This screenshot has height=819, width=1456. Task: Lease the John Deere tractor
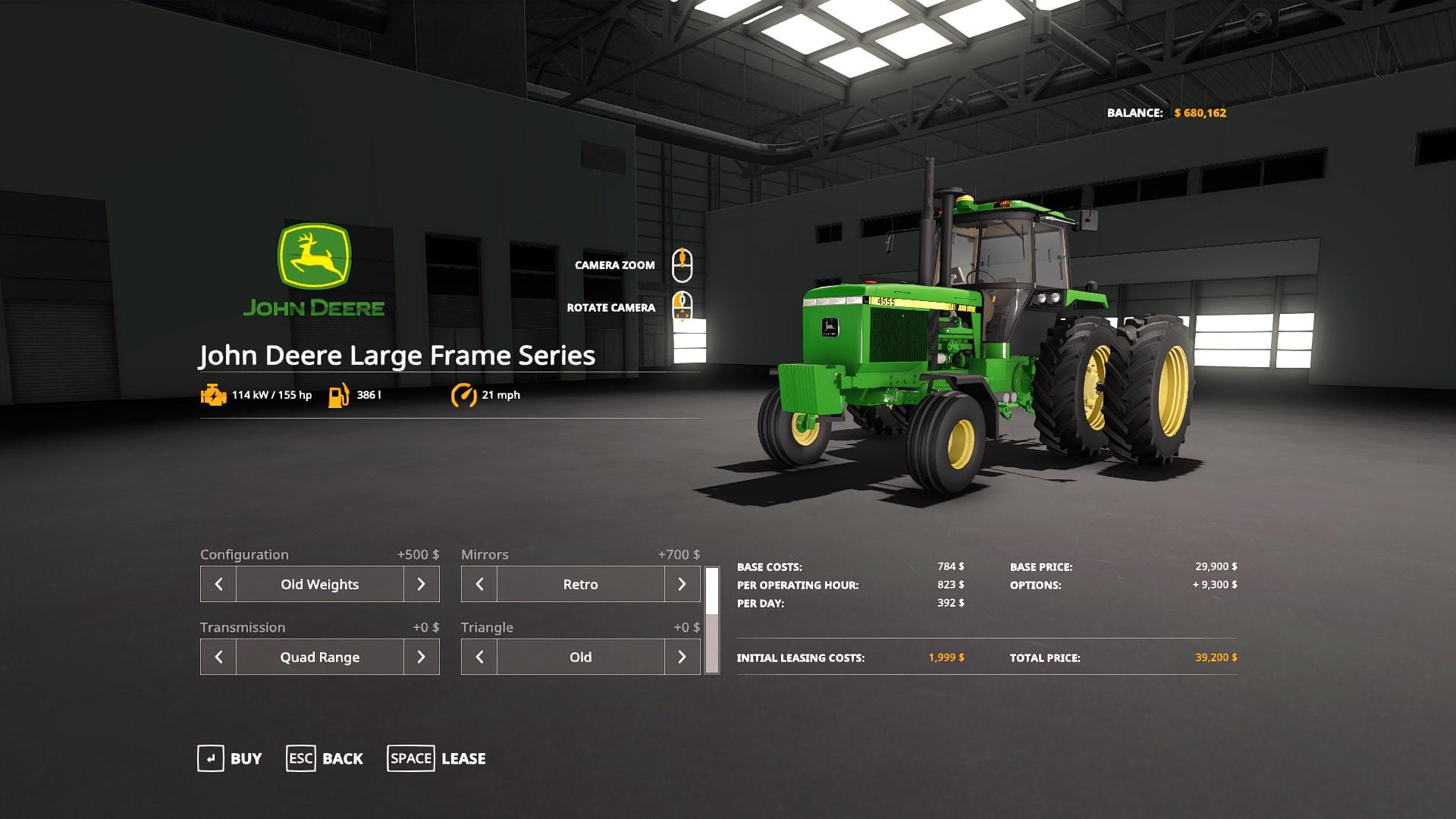(437, 758)
